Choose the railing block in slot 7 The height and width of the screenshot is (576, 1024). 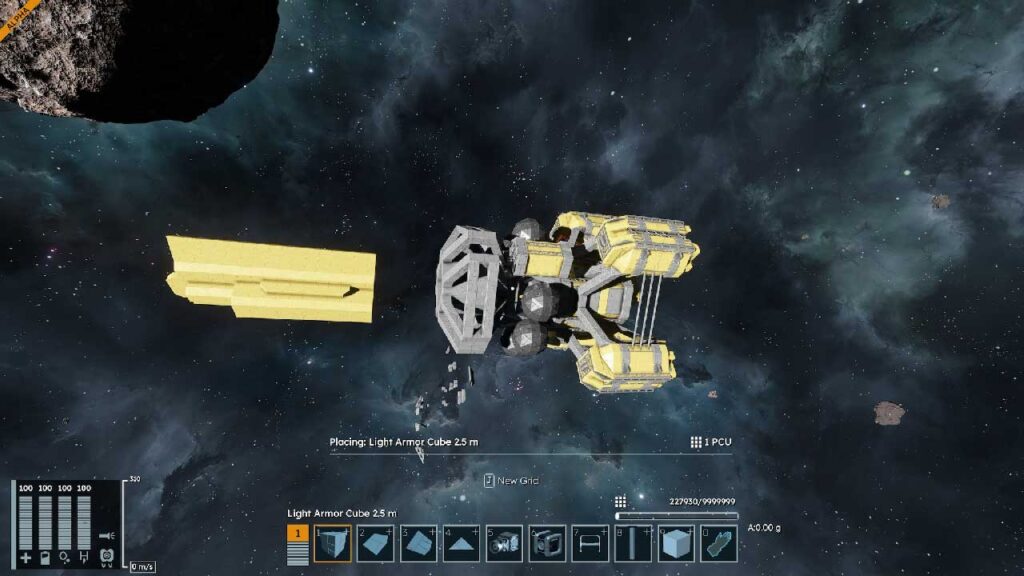pyautogui.click(x=590, y=543)
